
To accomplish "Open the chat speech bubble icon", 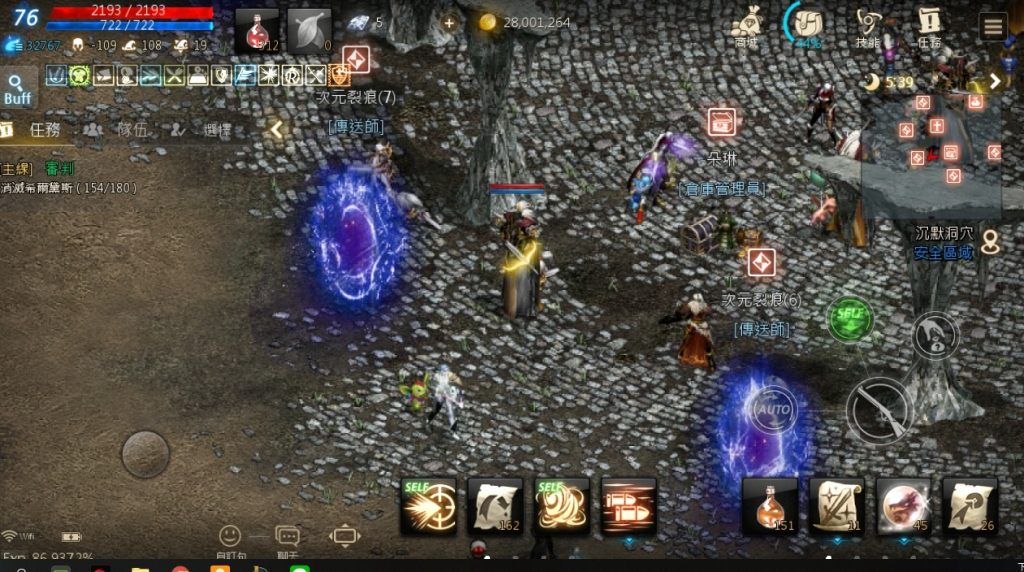I will click(x=287, y=537).
